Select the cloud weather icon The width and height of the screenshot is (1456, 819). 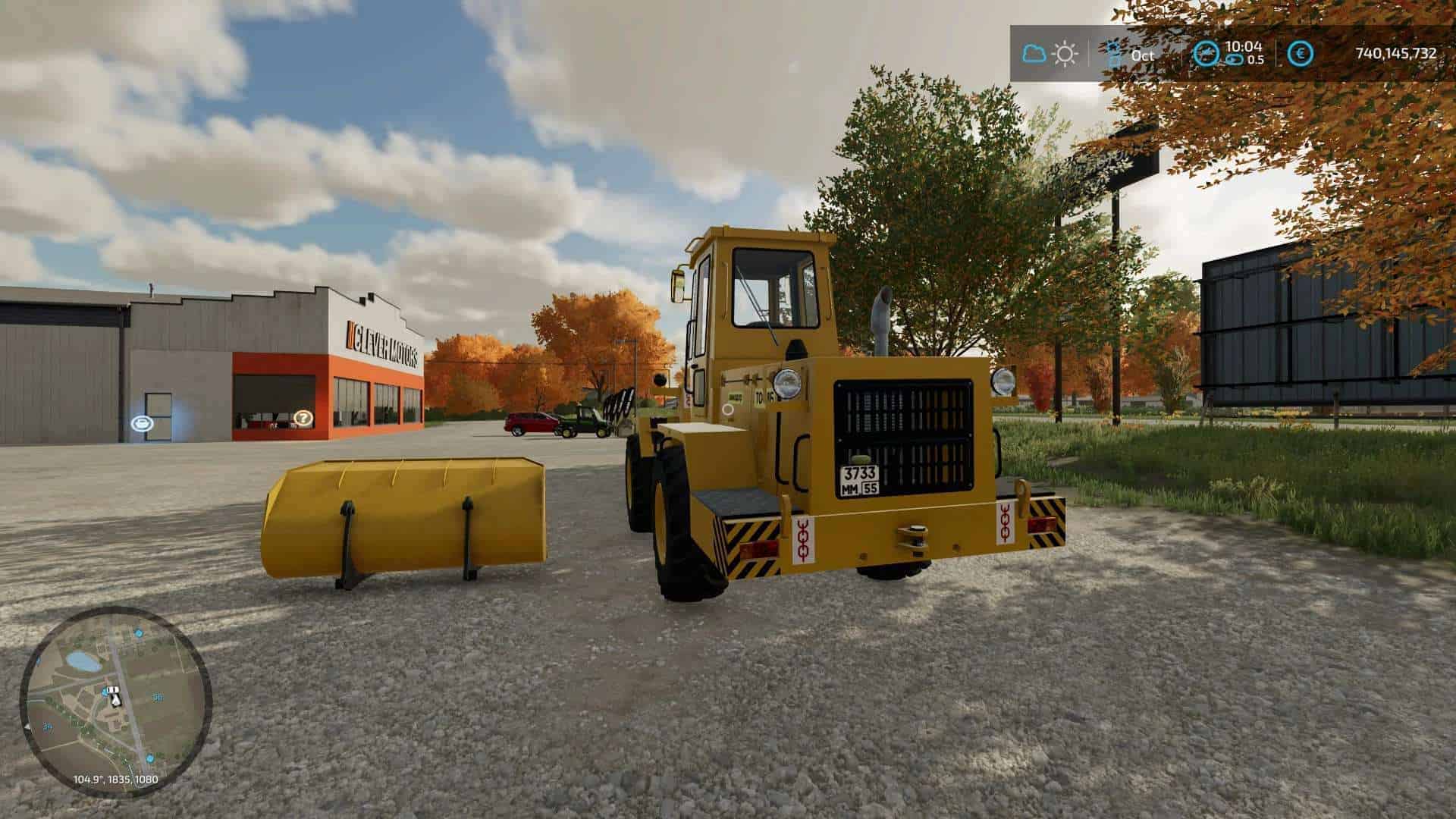point(1034,54)
